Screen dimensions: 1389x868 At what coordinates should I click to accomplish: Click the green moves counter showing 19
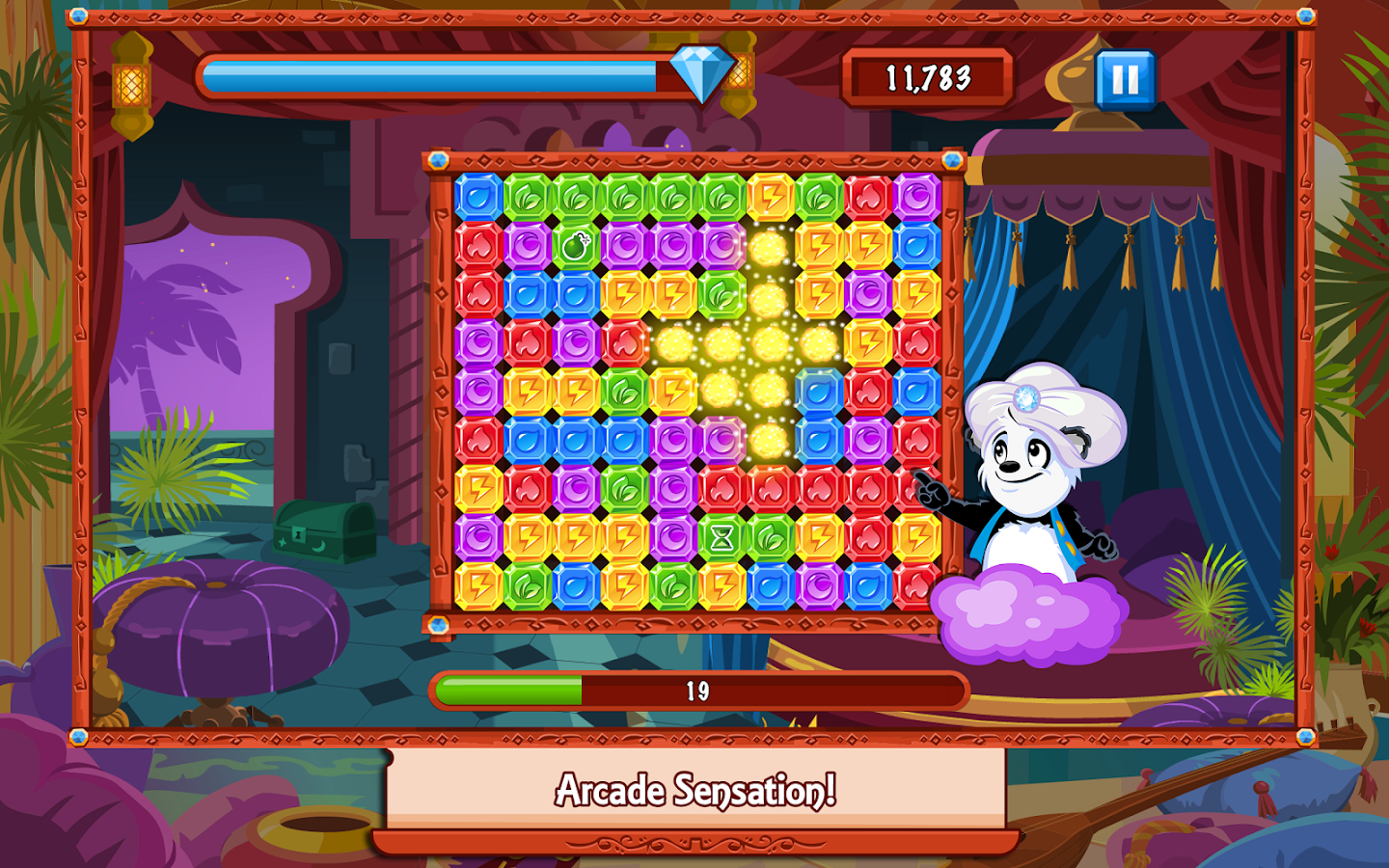[699, 690]
